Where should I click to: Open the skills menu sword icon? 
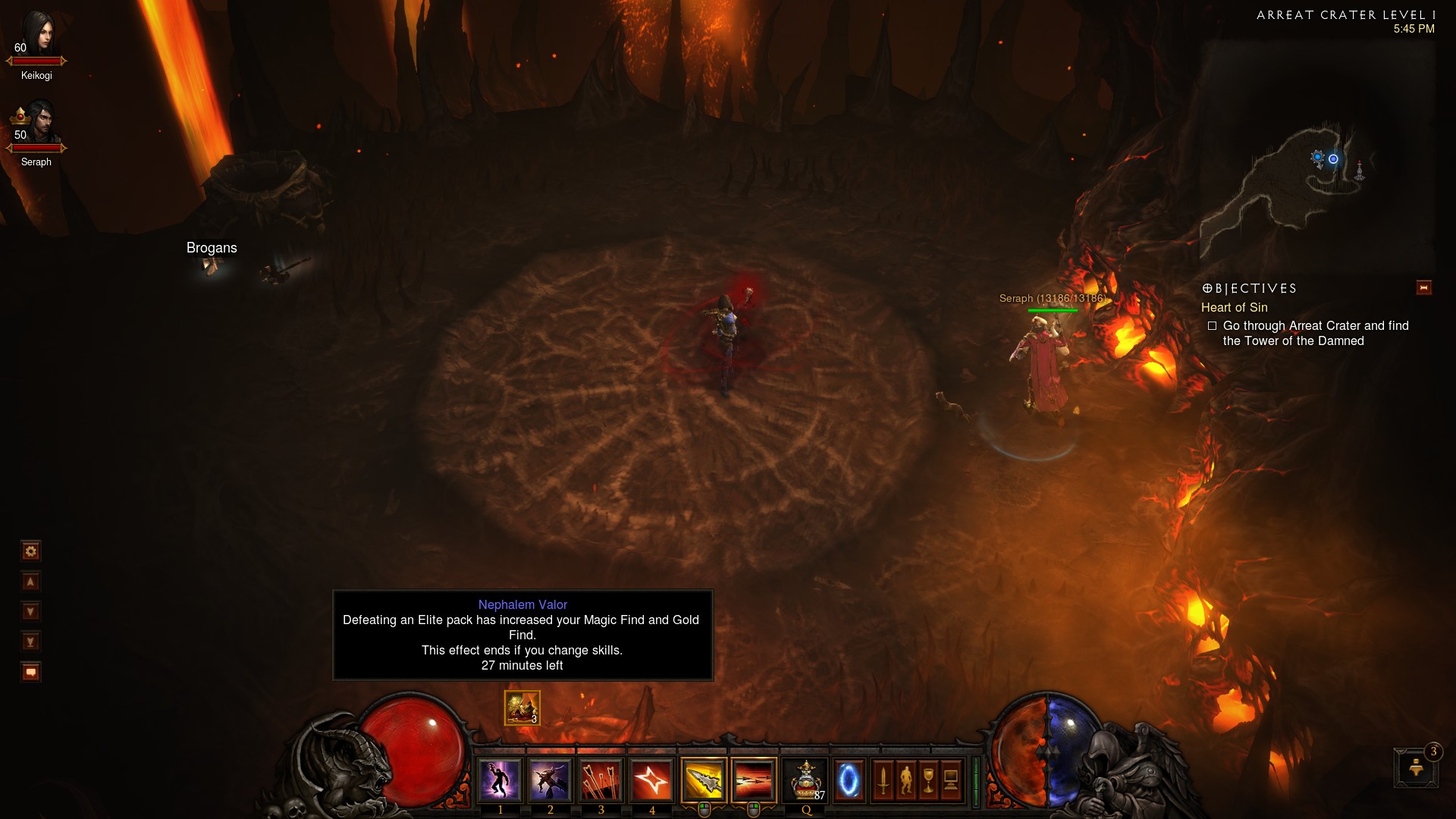[x=883, y=780]
